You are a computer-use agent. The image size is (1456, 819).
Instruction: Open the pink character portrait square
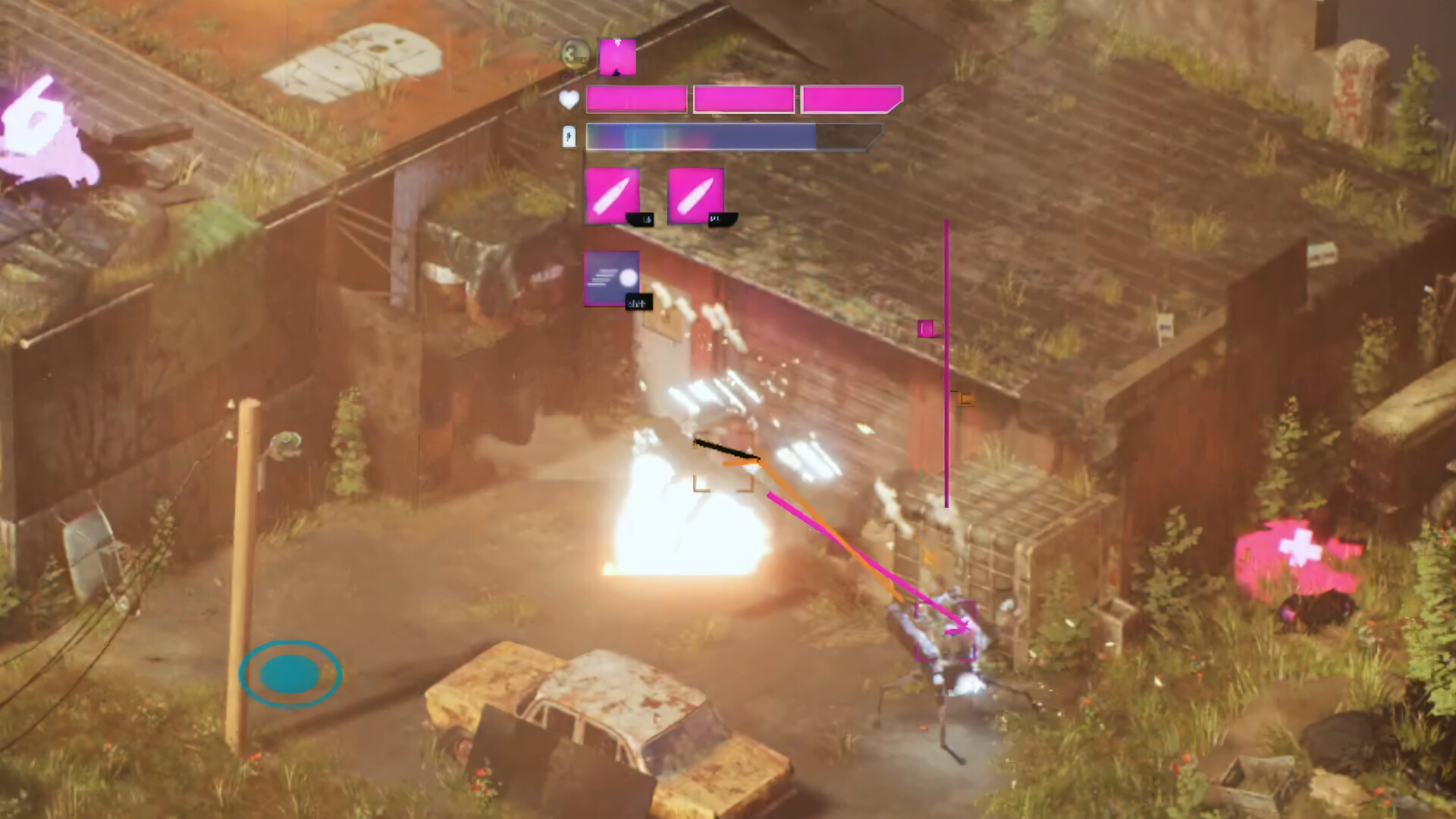617,55
